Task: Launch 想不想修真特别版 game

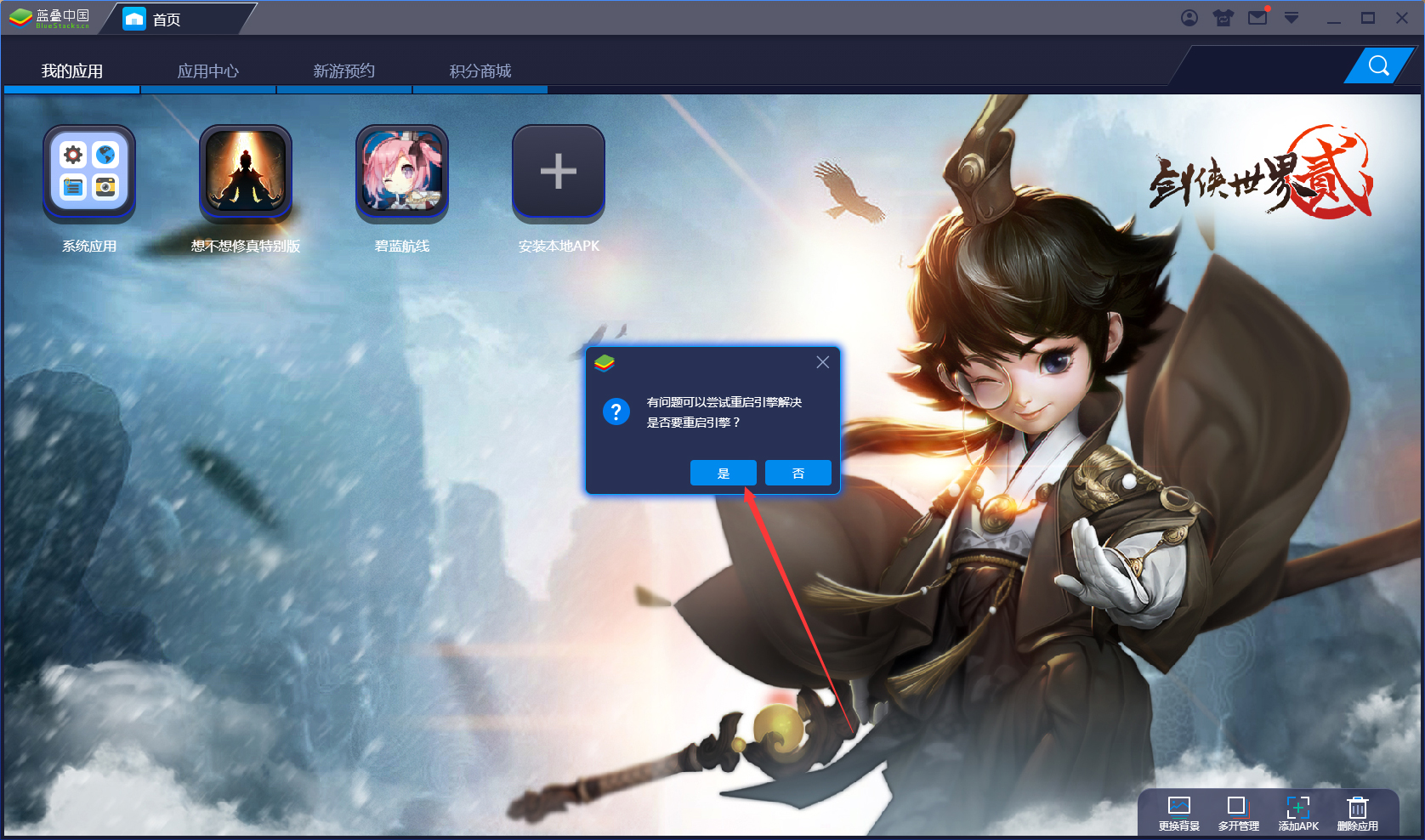Action: [245, 173]
